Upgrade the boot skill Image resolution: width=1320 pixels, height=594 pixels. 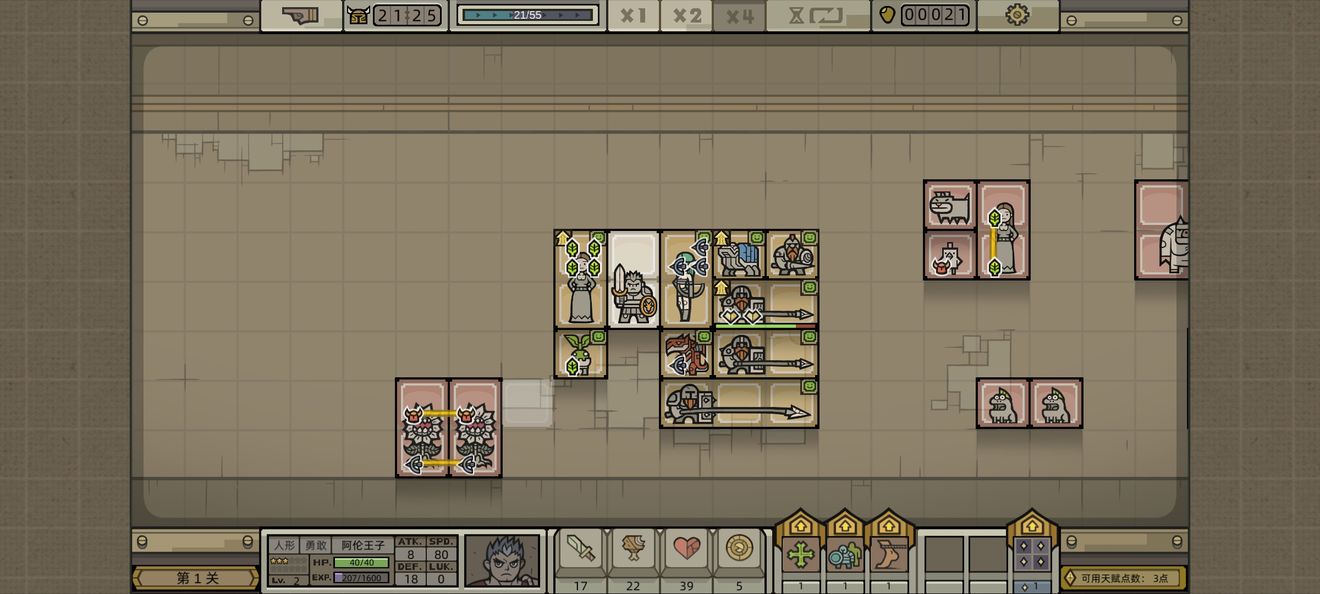[888, 554]
